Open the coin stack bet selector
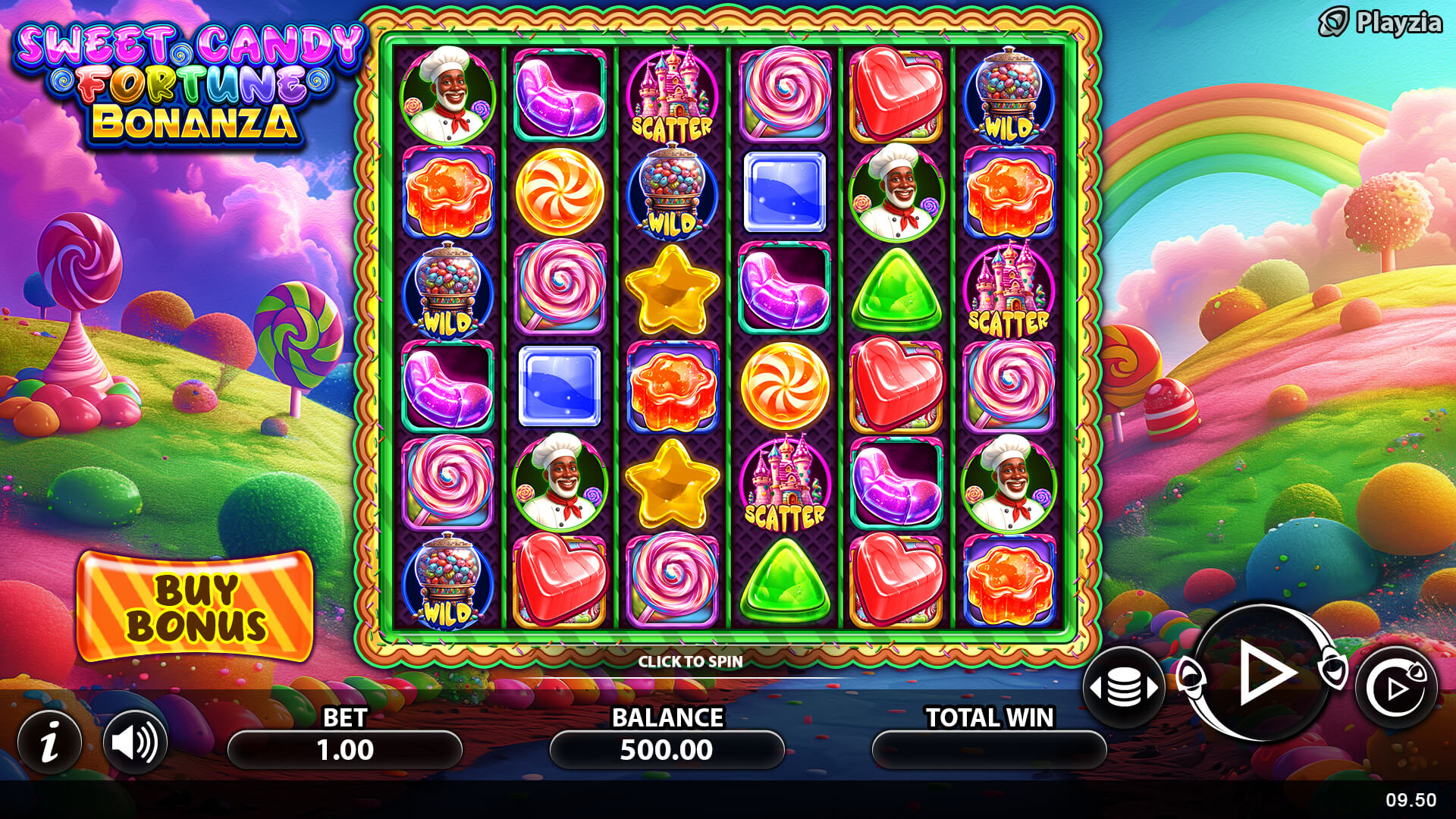Image resolution: width=1456 pixels, height=819 pixels. (x=1124, y=688)
